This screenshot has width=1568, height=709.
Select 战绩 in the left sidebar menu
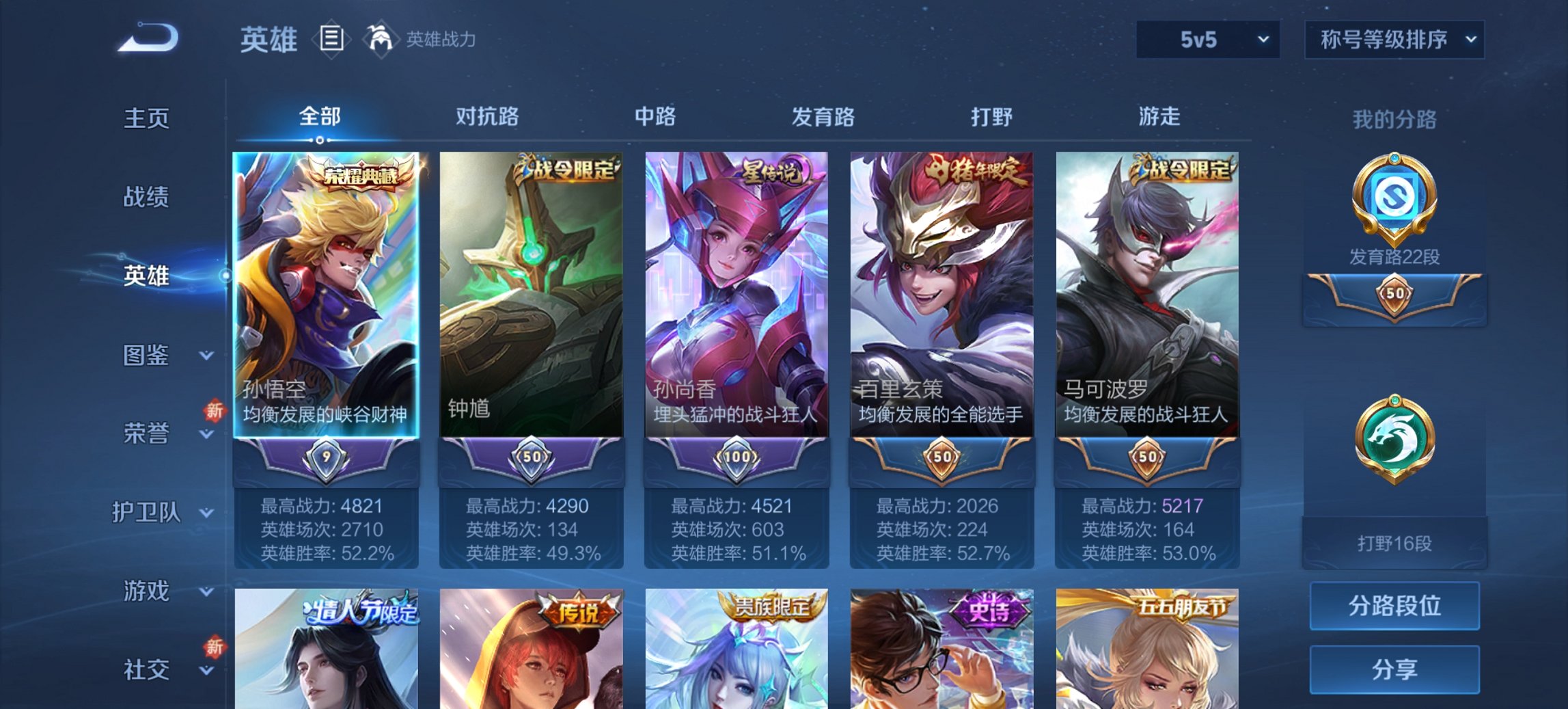pyautogui.click(x=146, y=197)
